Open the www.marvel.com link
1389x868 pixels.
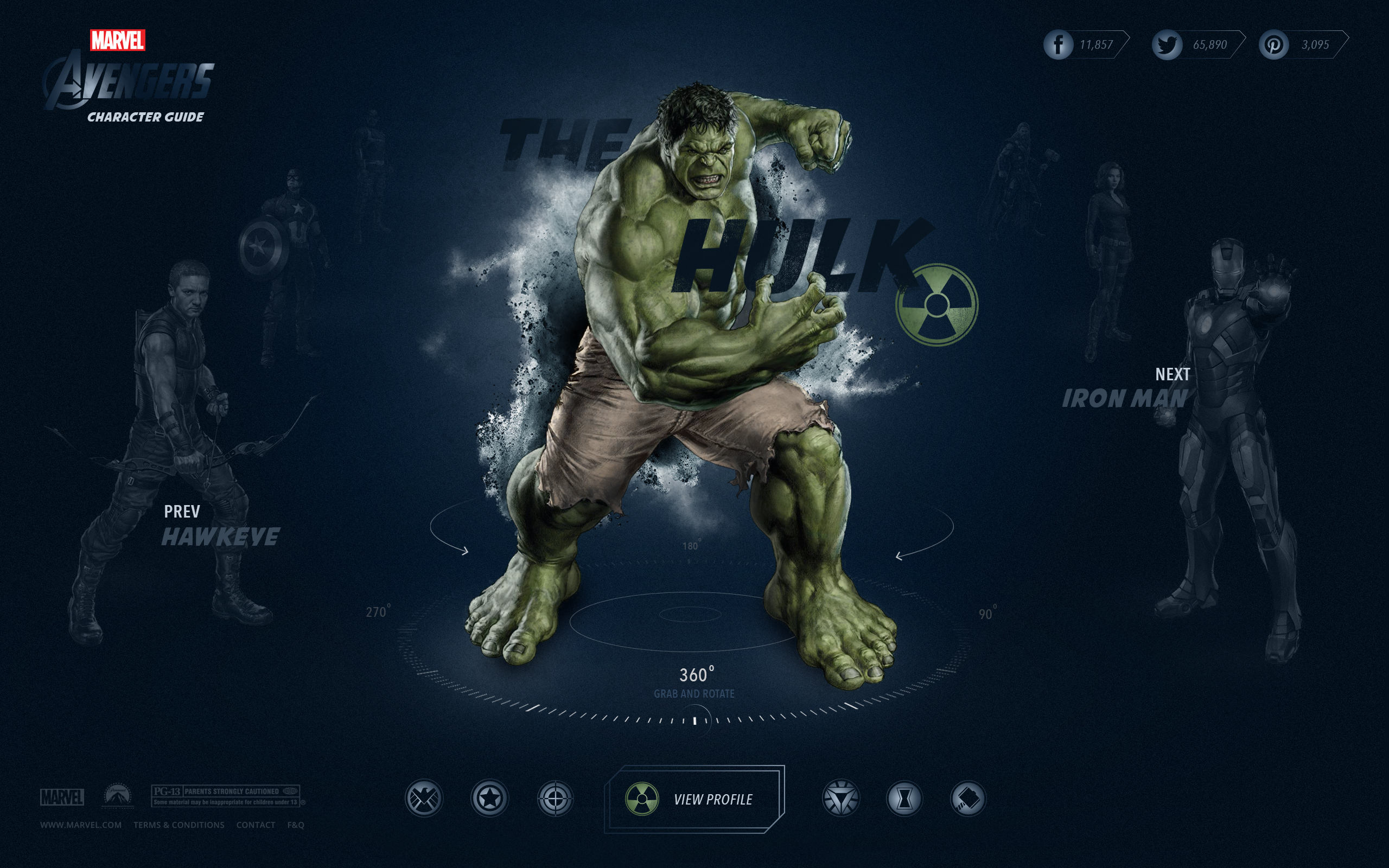point(81,825)
